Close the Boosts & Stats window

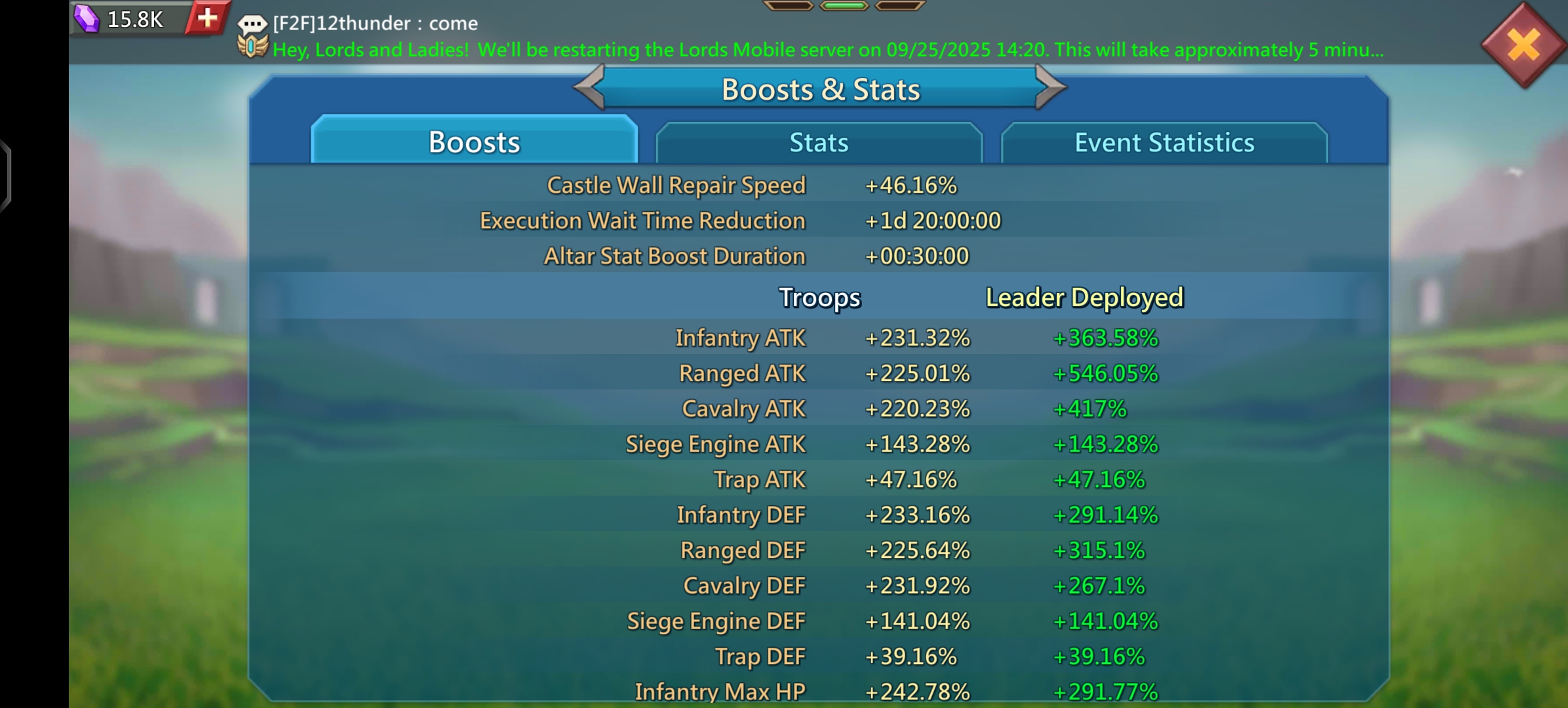click(x=1524, y=43)
